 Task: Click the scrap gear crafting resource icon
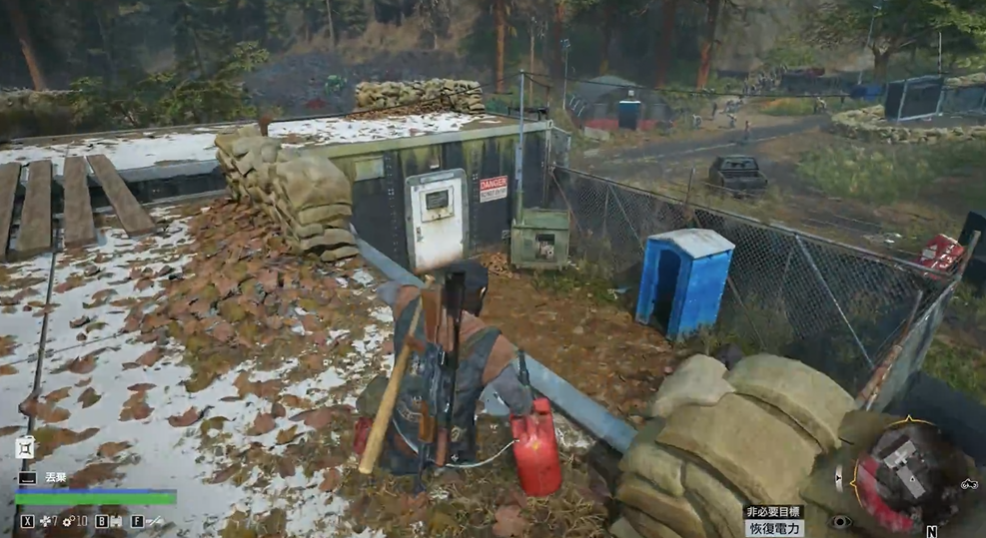click(68, 521)
